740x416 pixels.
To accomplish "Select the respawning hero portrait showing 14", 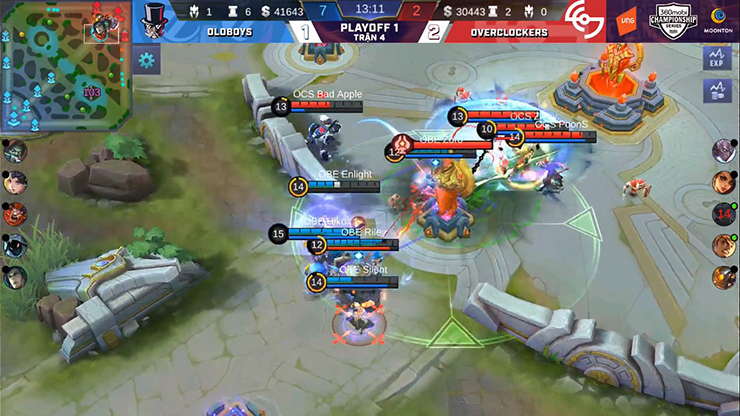I will 723,214.
